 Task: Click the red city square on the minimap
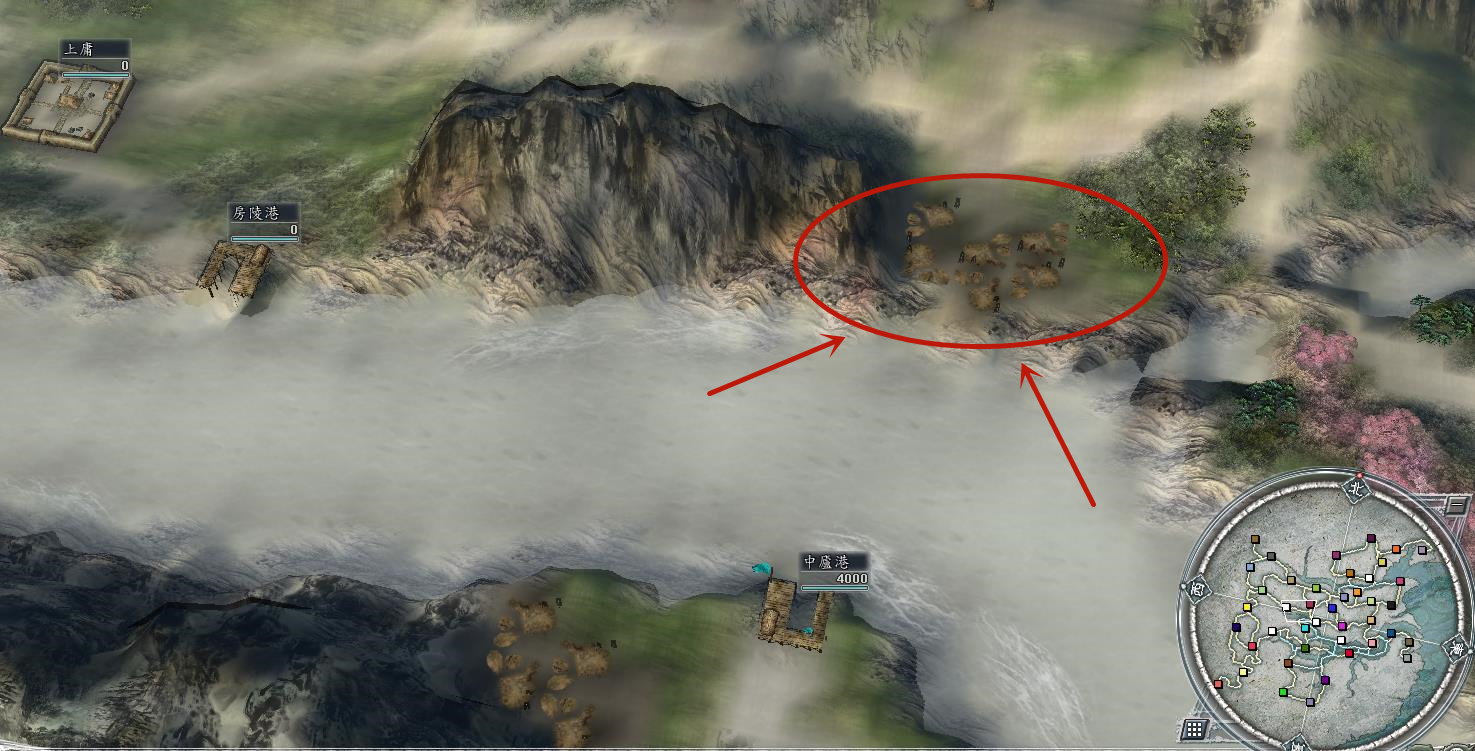click(x=1350, y=651)
